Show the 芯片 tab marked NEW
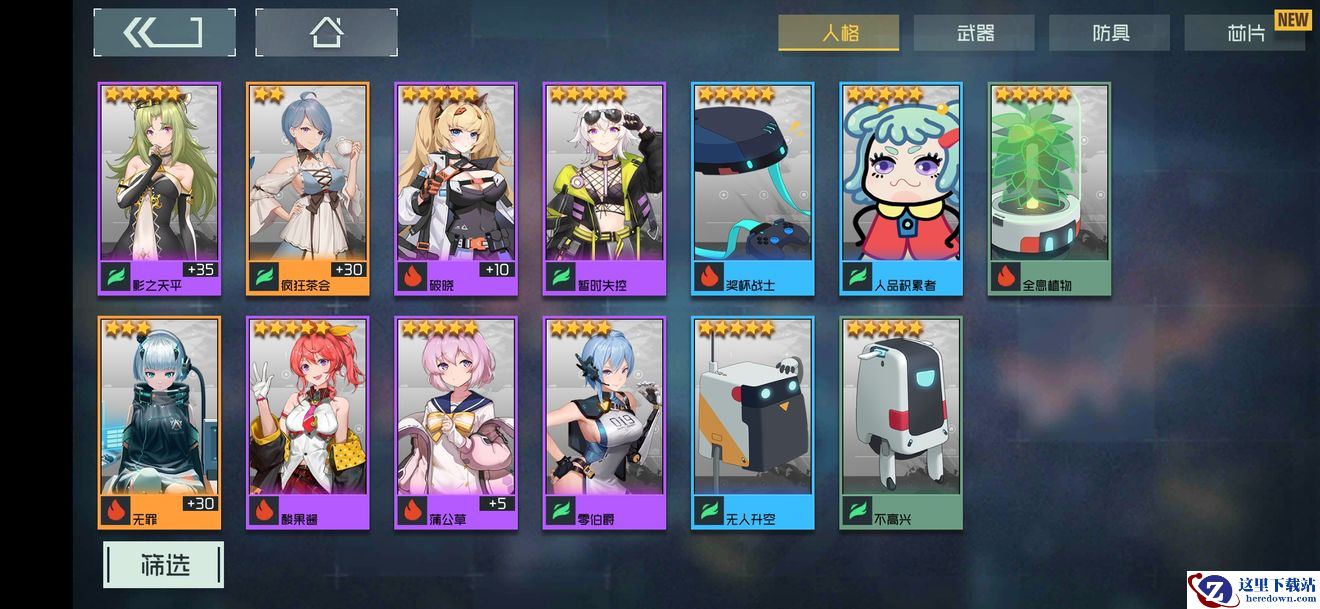1320x609 pixels. (x=1245, y=33)
